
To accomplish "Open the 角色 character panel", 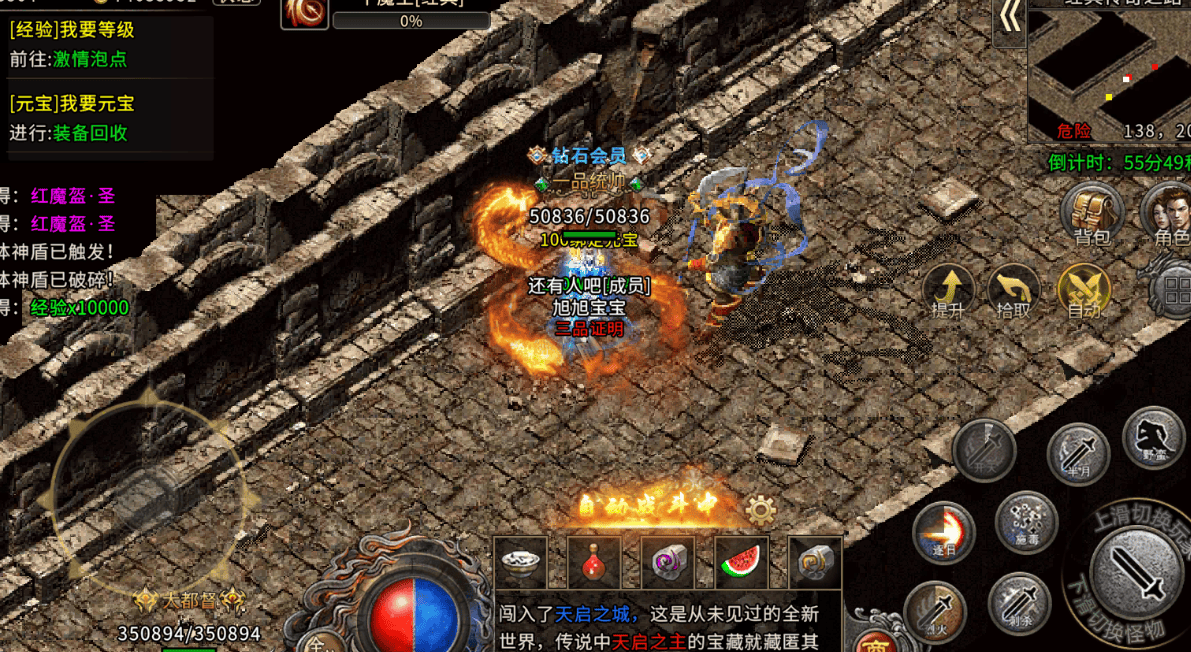I will tap(1169, 212).
